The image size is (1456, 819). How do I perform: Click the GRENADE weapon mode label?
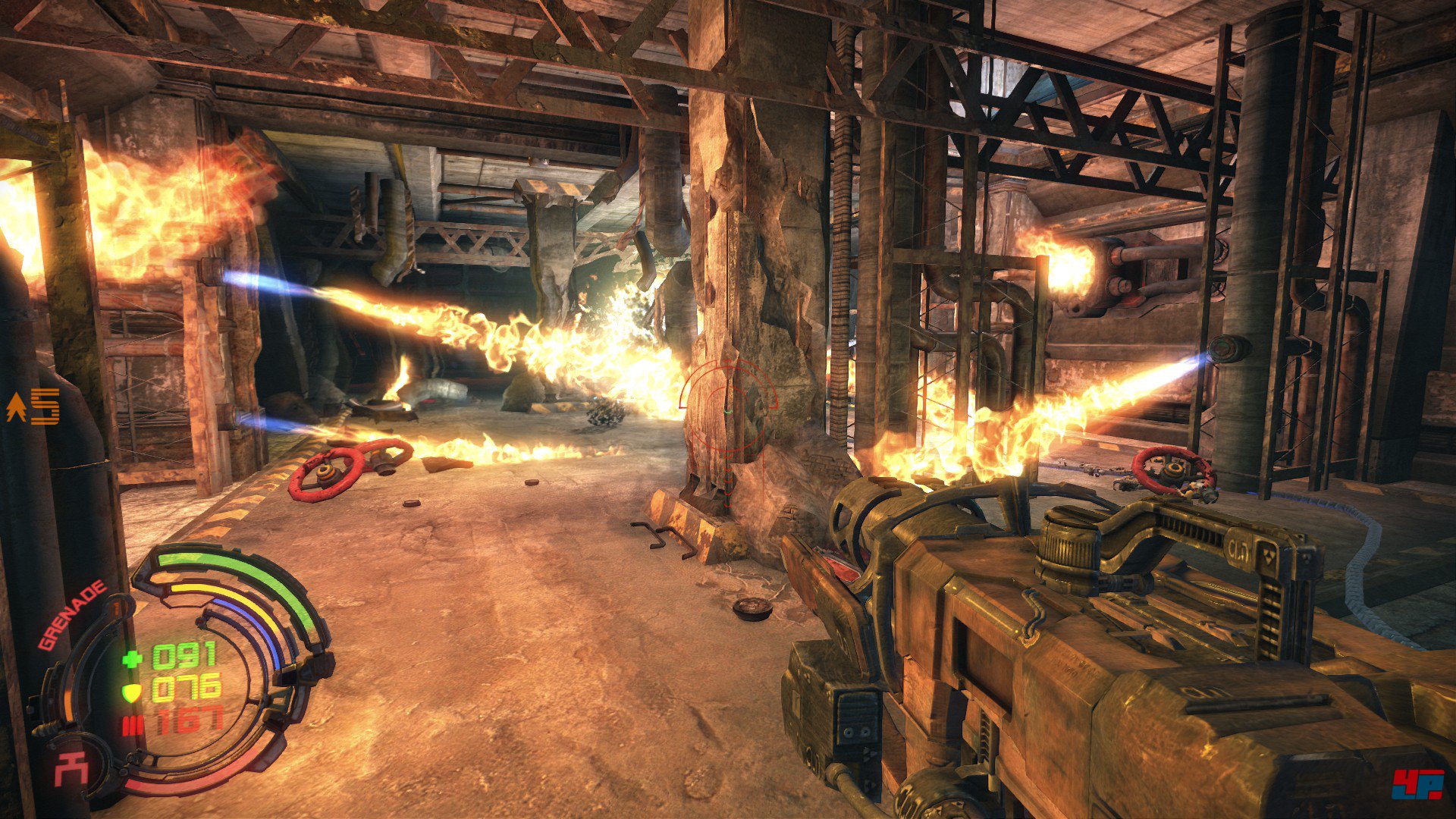(x=73, y=615)
